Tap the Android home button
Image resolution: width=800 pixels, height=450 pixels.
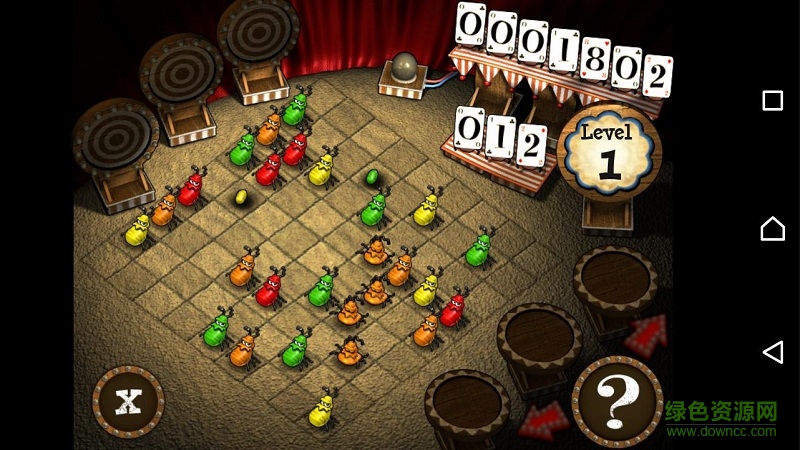(x=772, y=229)
